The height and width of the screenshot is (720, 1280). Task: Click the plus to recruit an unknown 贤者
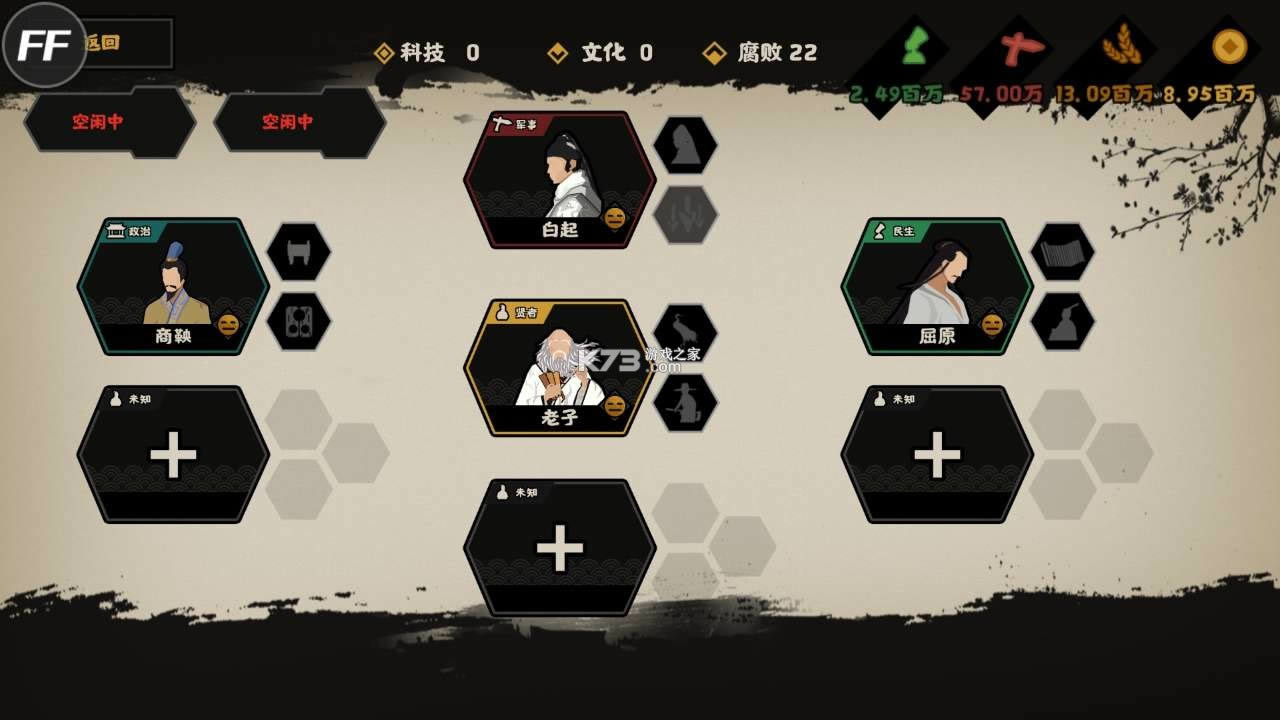(560, 546)
